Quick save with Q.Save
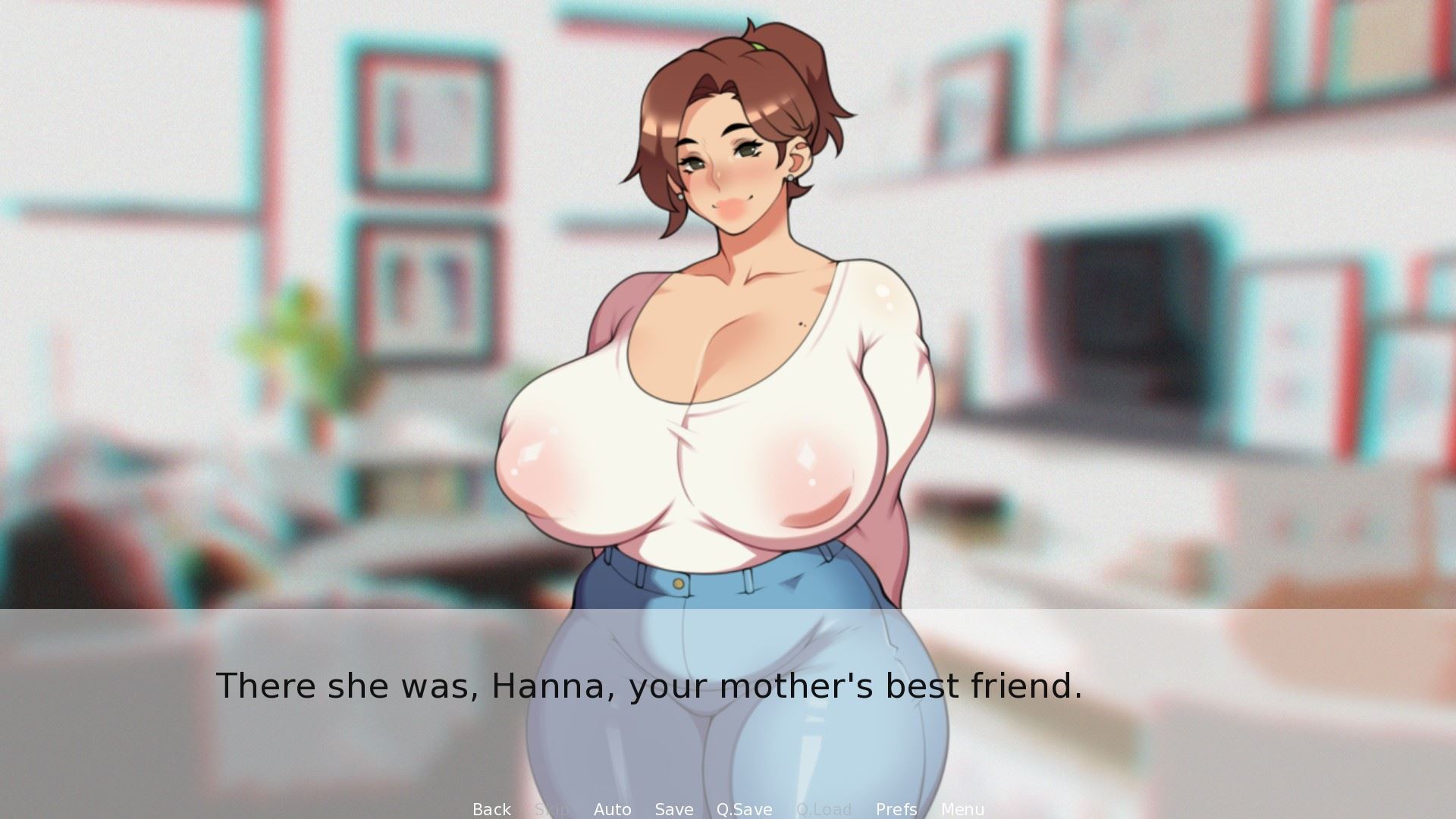Image resolution: width=1456 pixels, height=819 pixels. 744,809
